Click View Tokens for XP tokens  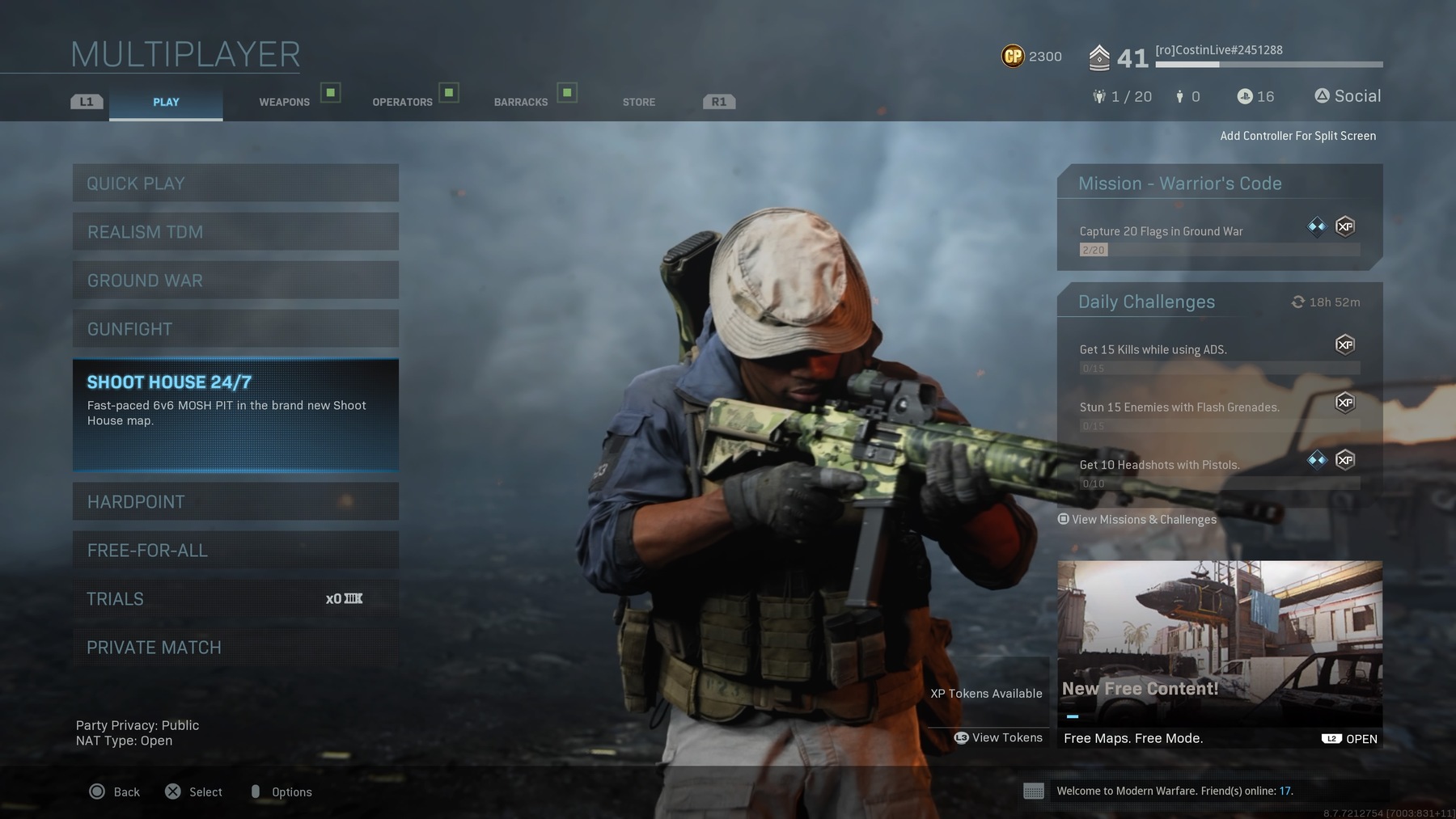click(x=999, y=737)
